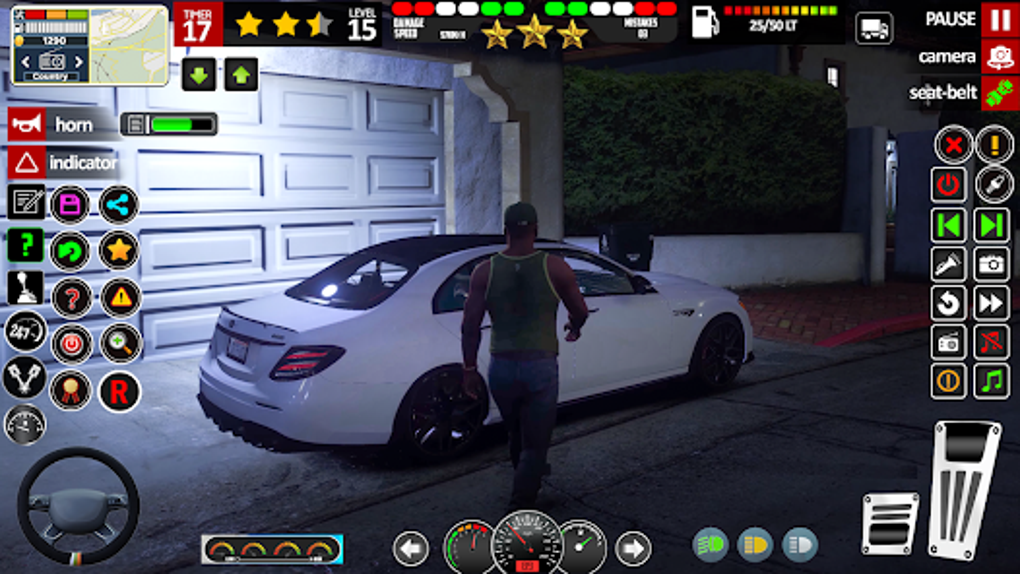Steer with the steering wheel

(78, 506)
